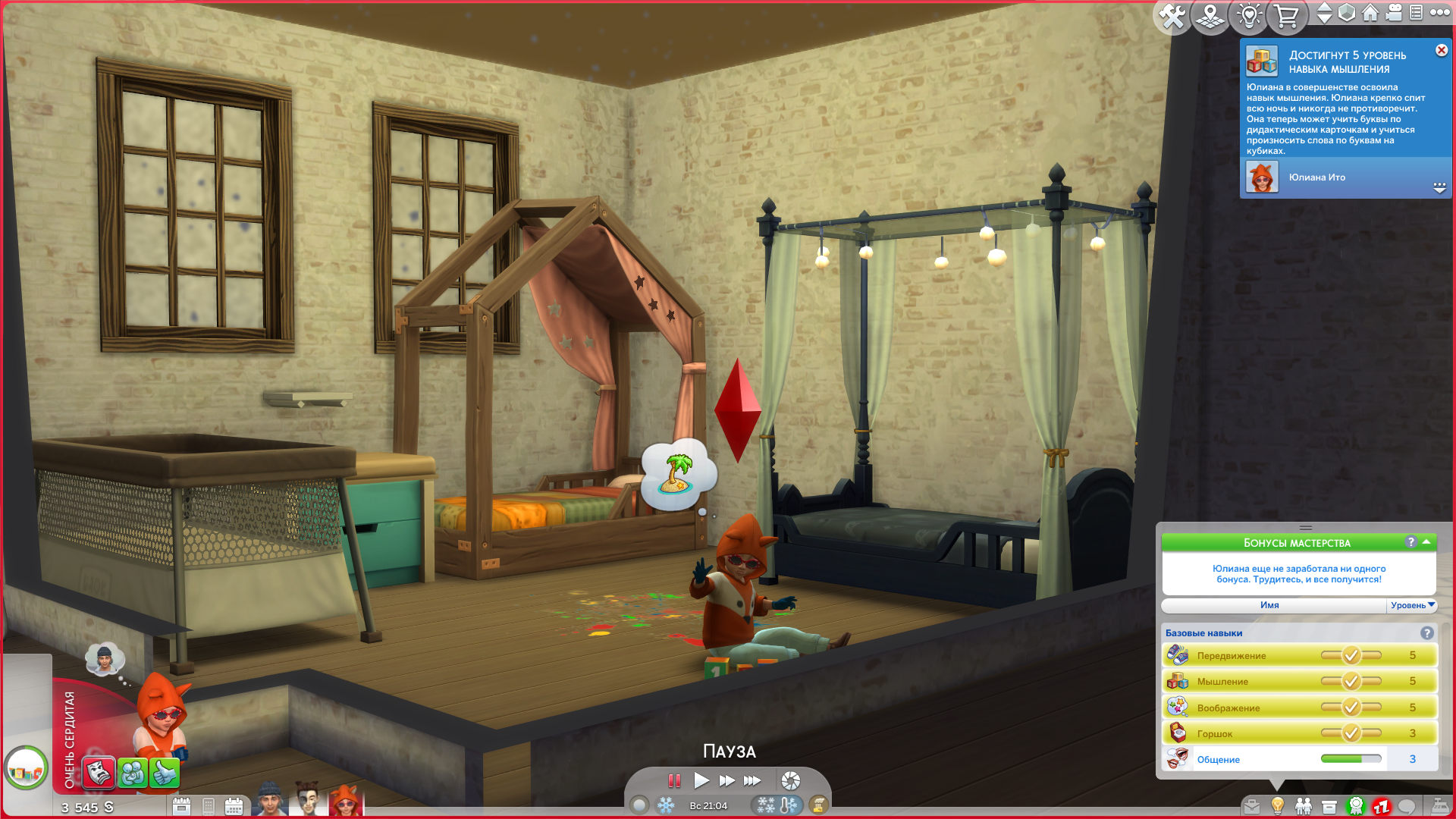Open the needs panel with the red Zz icon
The width and height of the screenshot is (1456, 819).
point(1381,807)
